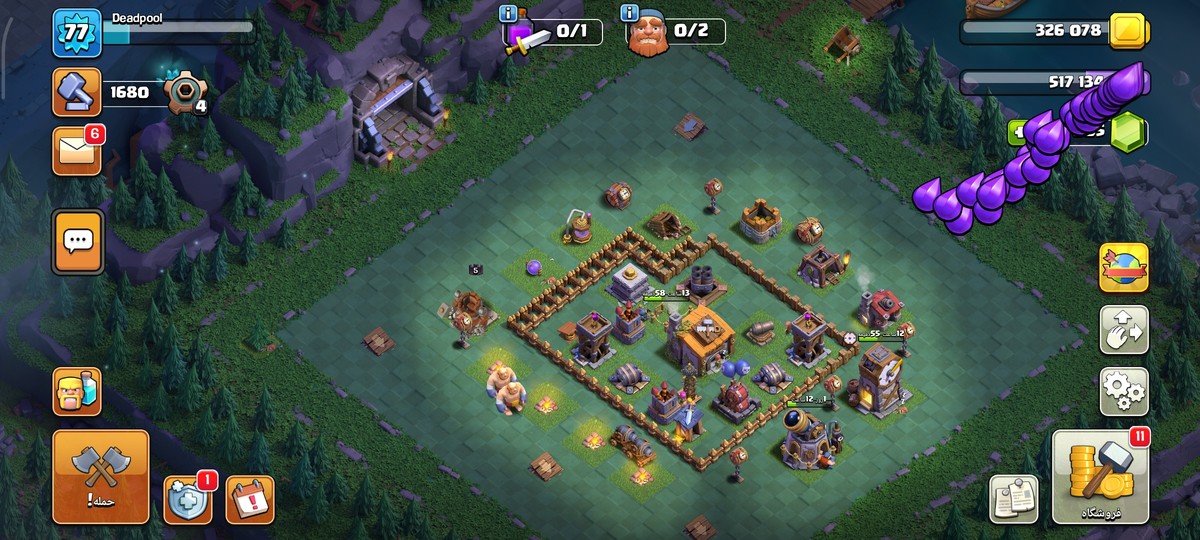The width and height of the screenshot is (1200, 540).
Task: Show info for the builder counter
Action: pos(630,13)
